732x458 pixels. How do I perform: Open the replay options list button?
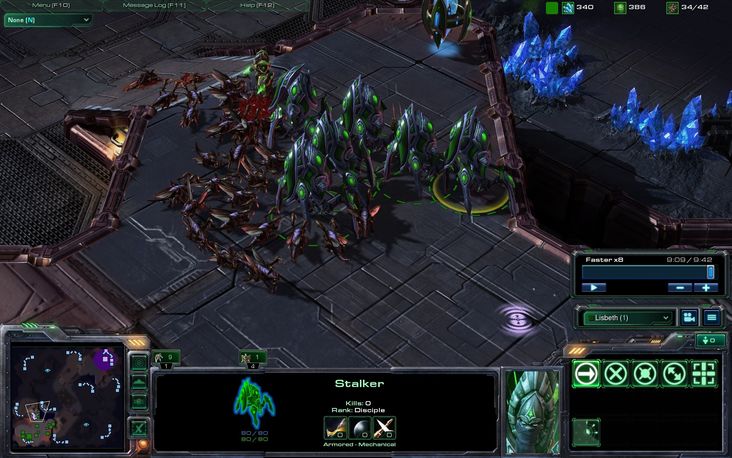(x=711, y=318)
